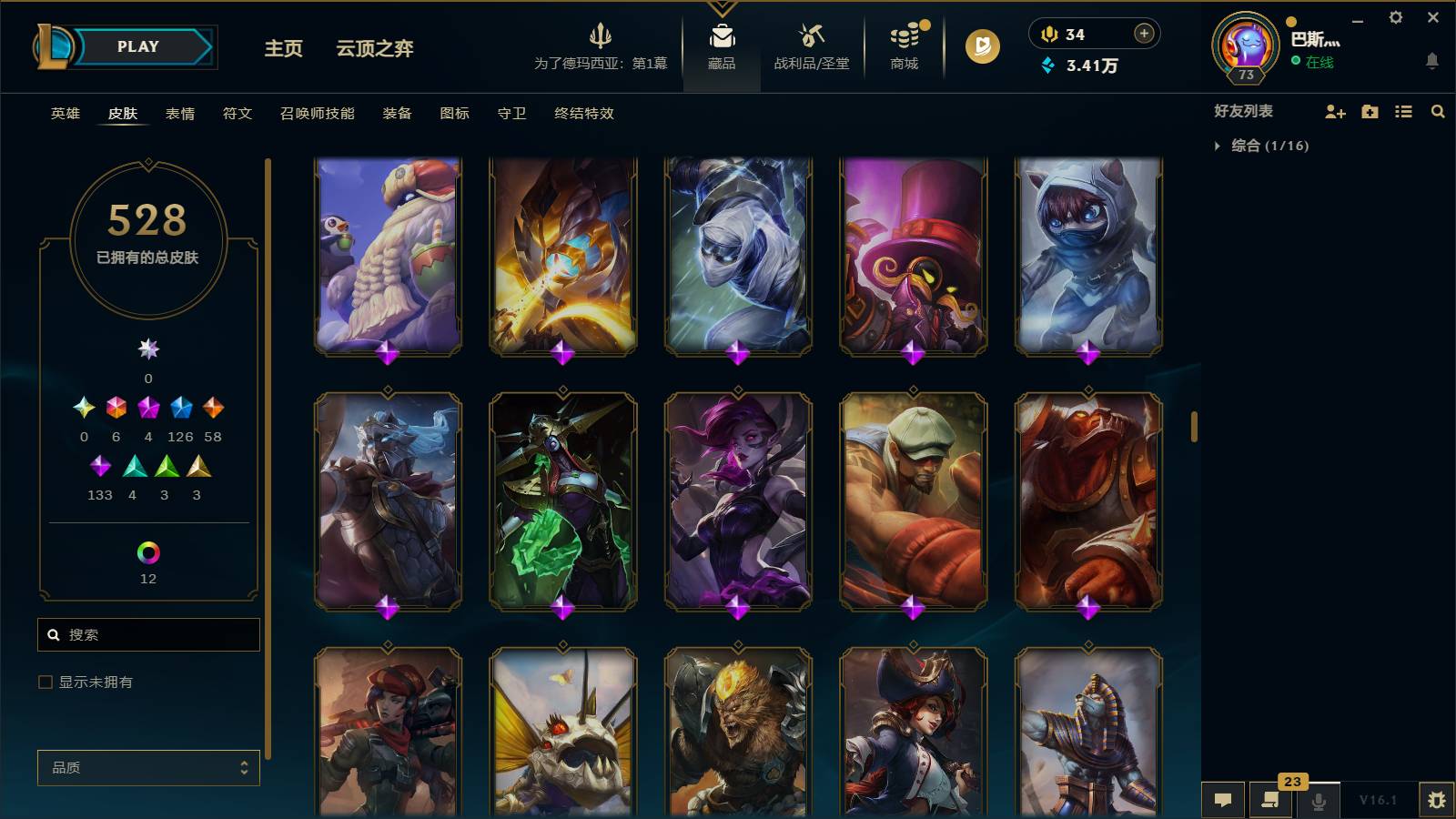The image size is (1456, 819).
Task: Click the add friend icon
Action: point(1335,112)
